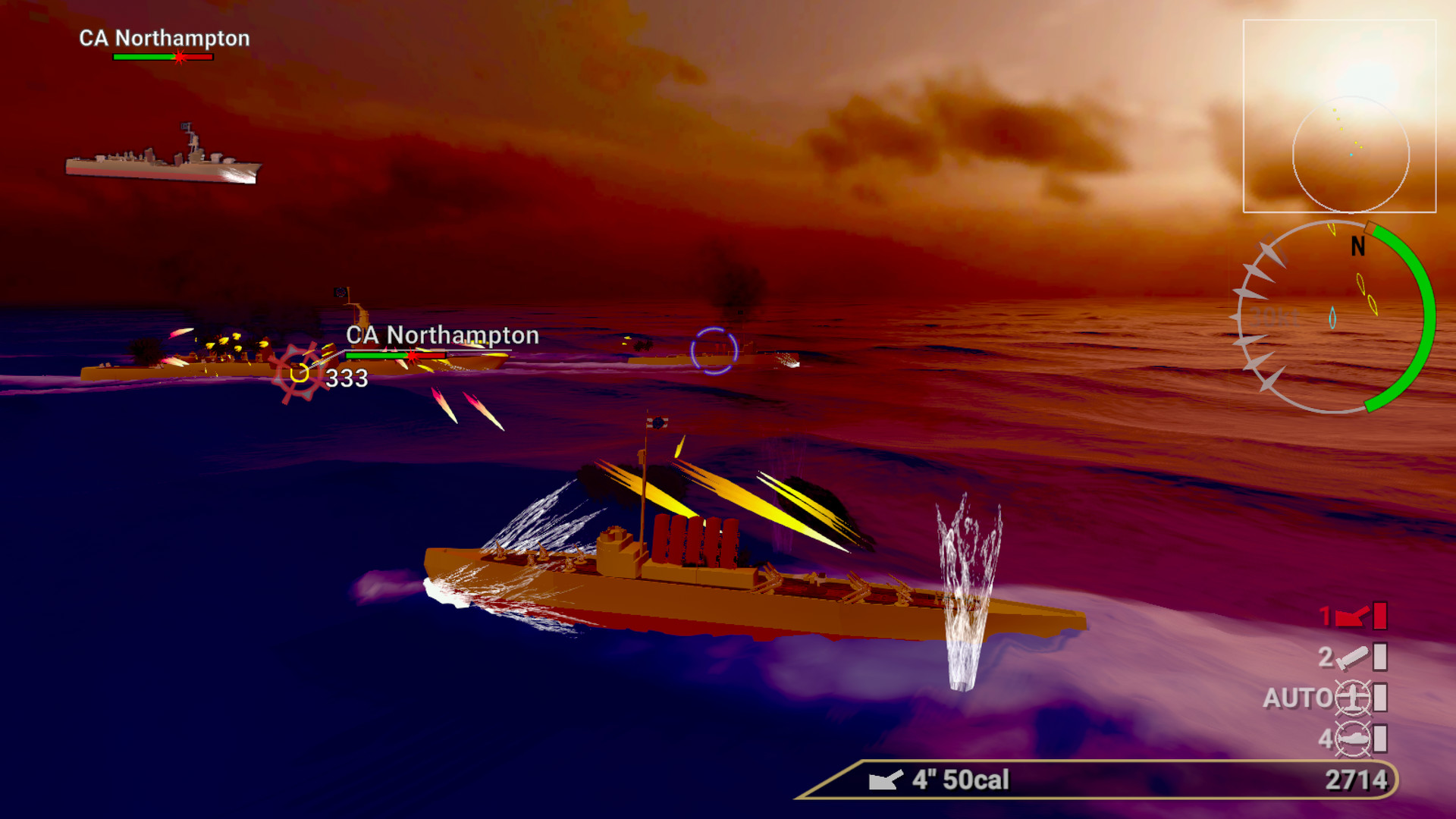Toggle the slot 2 ready indicator bar
The image size is (1456, 819).
pos(1380,658)
